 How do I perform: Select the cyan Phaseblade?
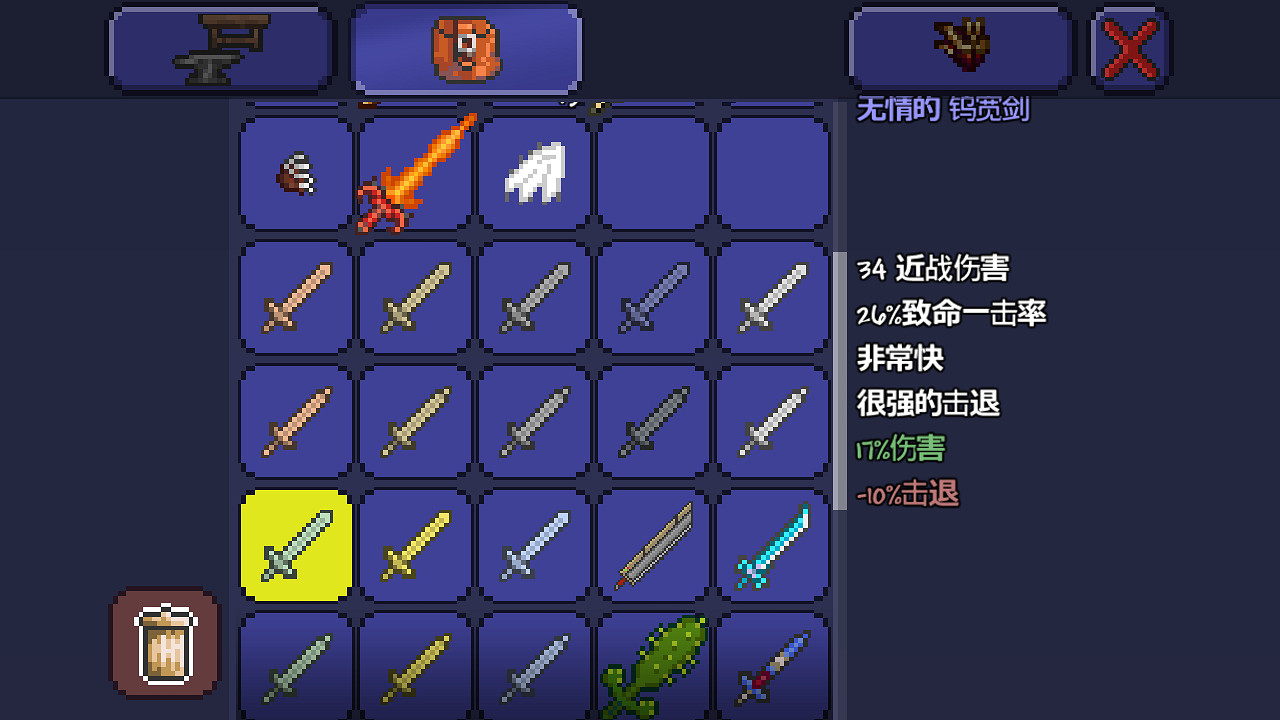point(772,546)
